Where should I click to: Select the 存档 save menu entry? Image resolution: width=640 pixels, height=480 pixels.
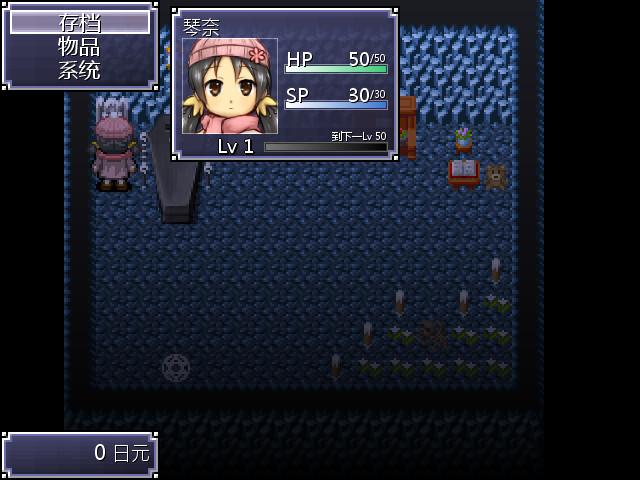[x=79, y=22]
